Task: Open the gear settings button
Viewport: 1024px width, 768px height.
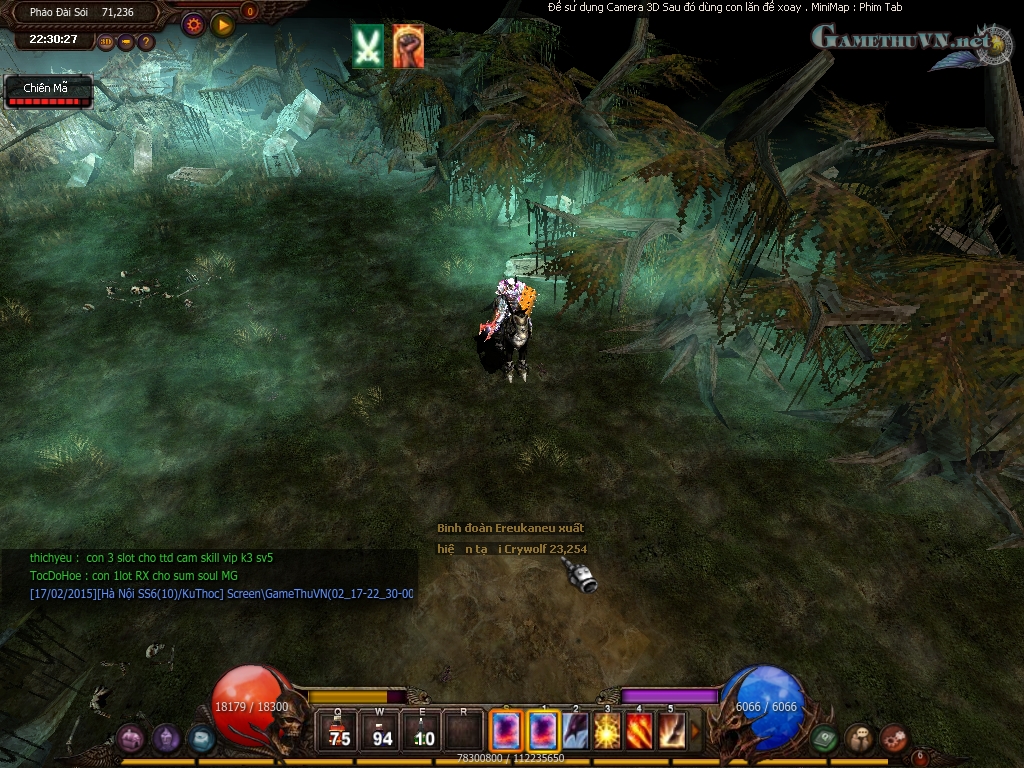Action: click(x=193, y=25)
